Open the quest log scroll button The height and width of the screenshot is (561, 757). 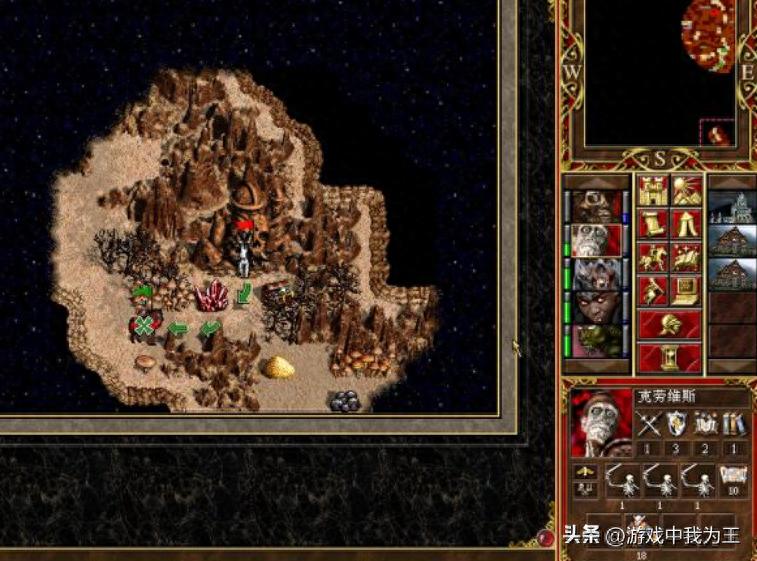click(652, 224)
